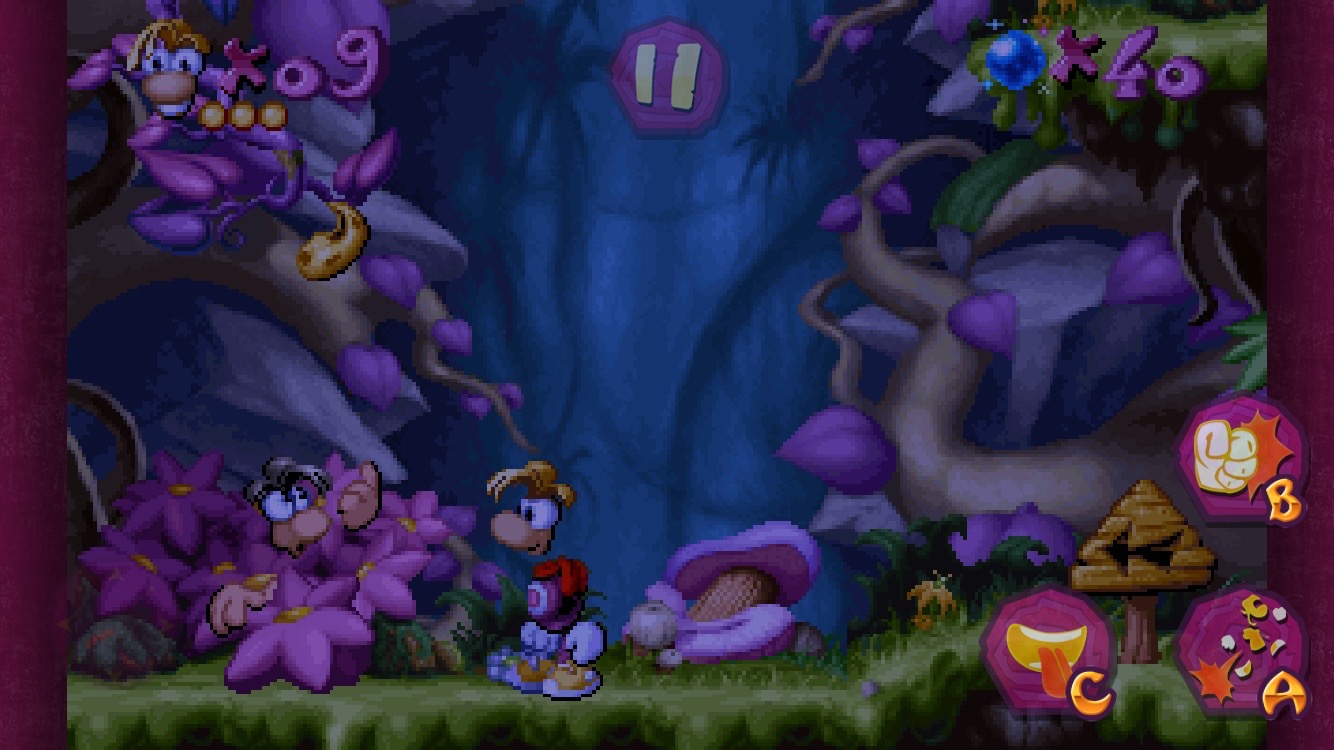
Task: Click the pink clam flower beside Rayman
Action: click(740, 590)
